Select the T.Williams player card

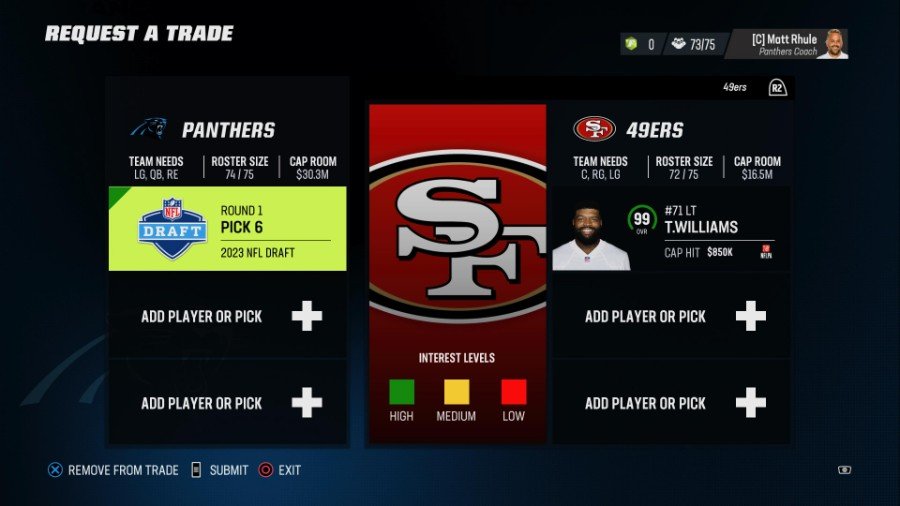(671, 229)
